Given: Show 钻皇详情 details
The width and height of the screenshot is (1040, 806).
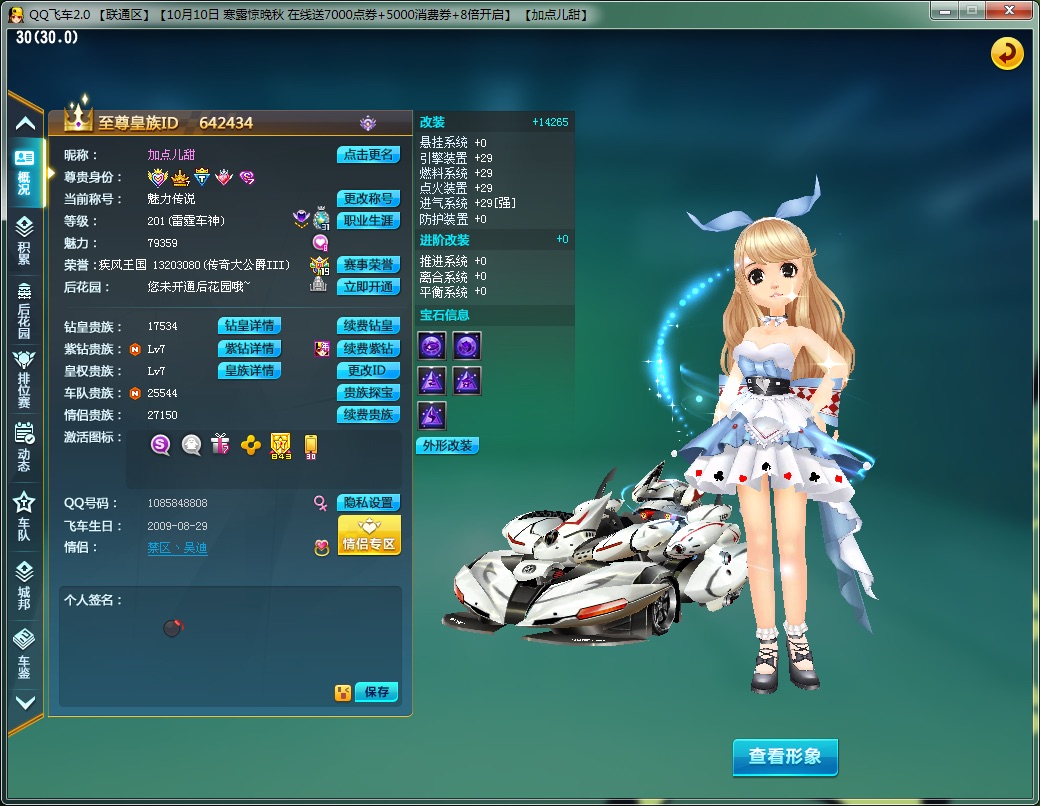Looking at the screenshot, I should tap(249, 326).
